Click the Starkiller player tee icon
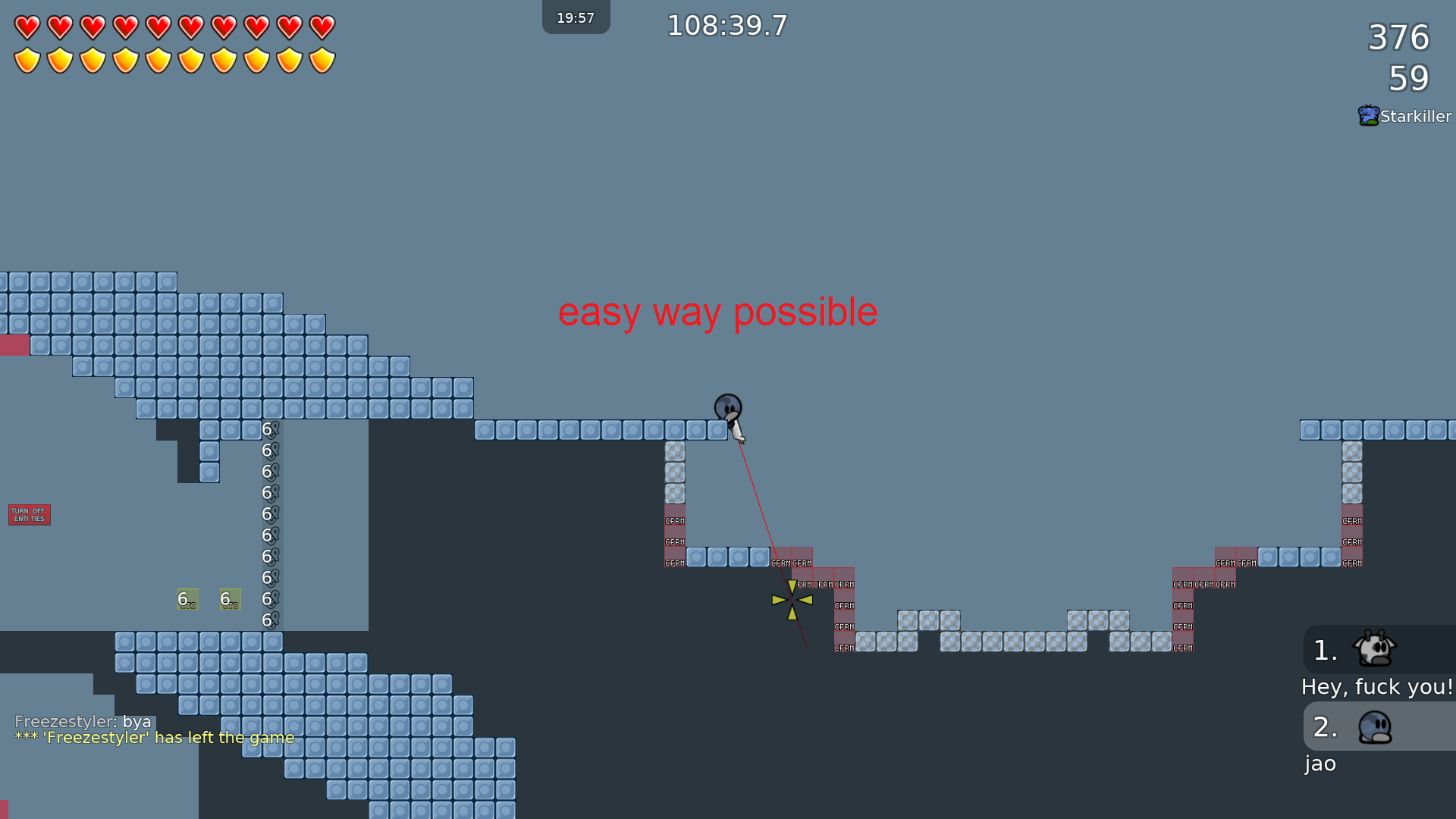Viewport: 1456px width, 819px height. click(x=1369, y=115)
